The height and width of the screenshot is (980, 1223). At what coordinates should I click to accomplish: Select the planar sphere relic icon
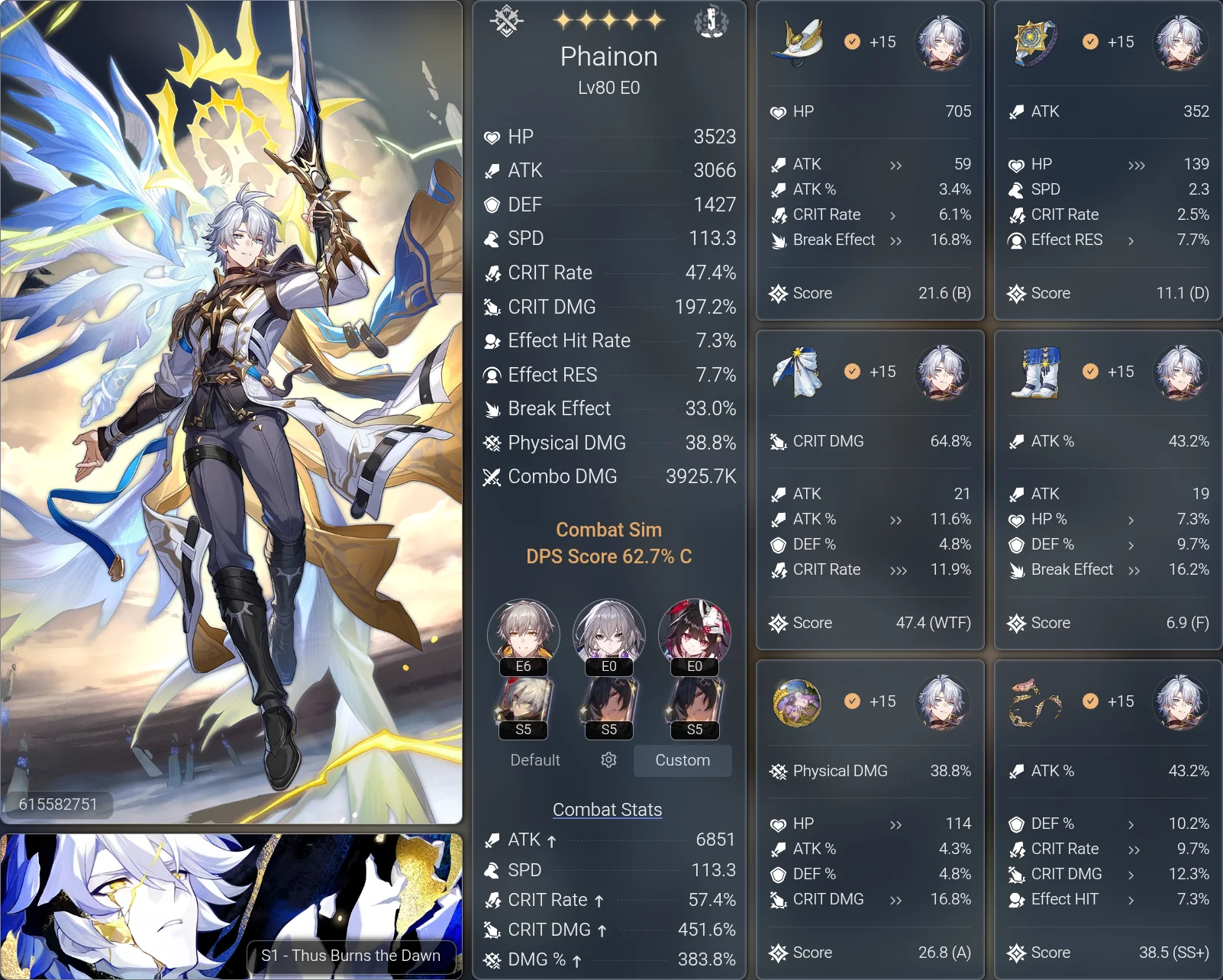[797, 702]
